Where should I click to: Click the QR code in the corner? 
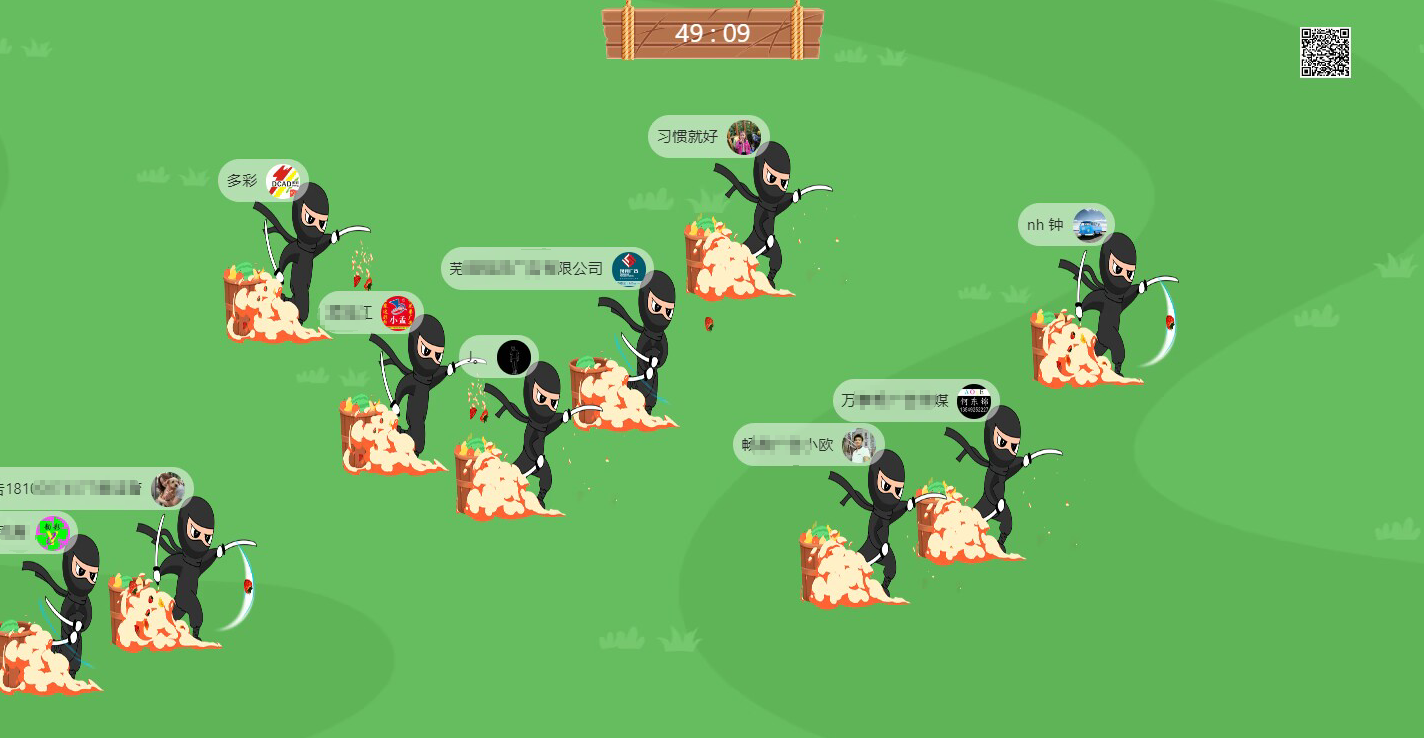coord(1325,53)
